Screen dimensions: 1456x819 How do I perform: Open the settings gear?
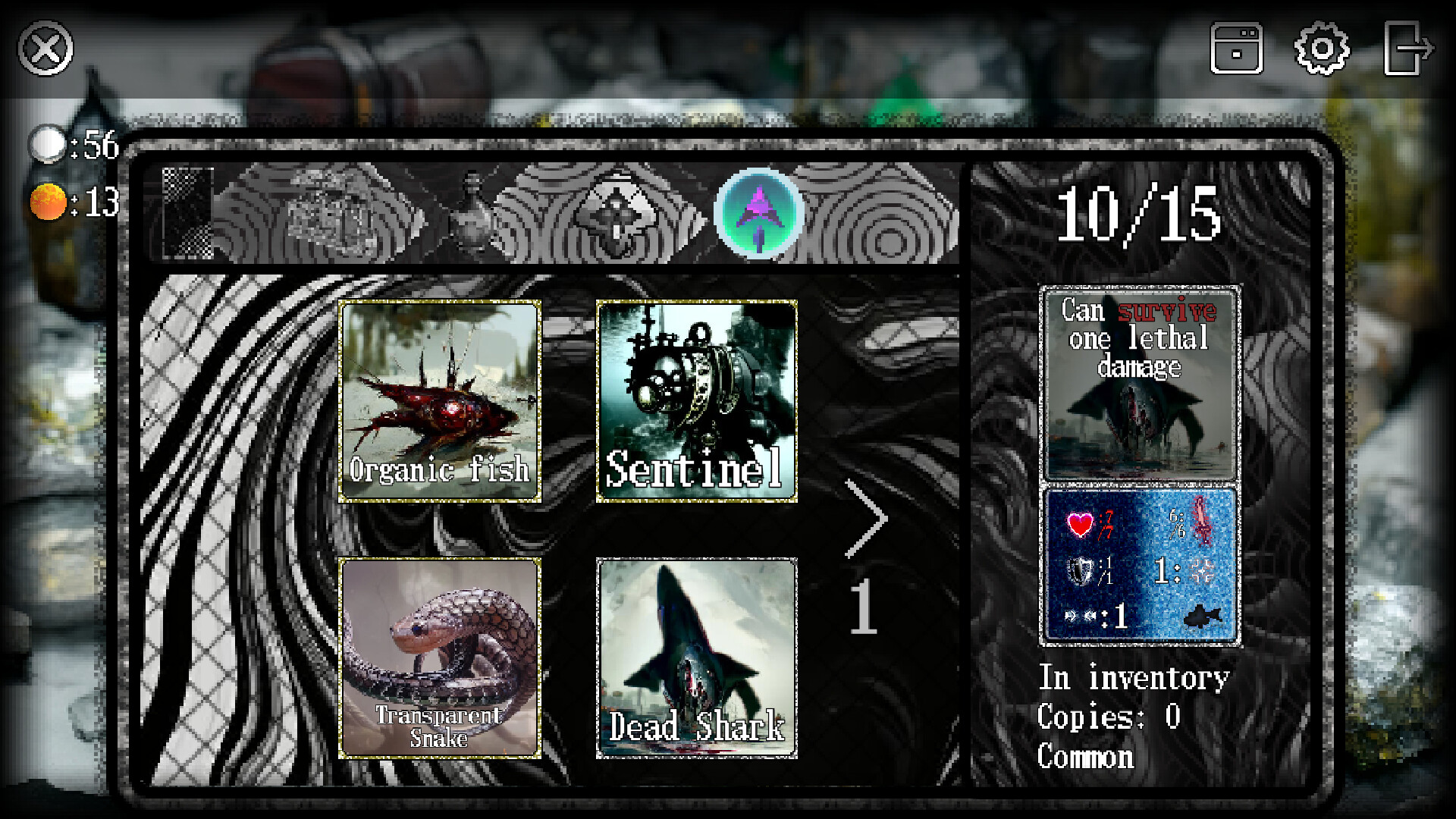[x=1323, y=50]
